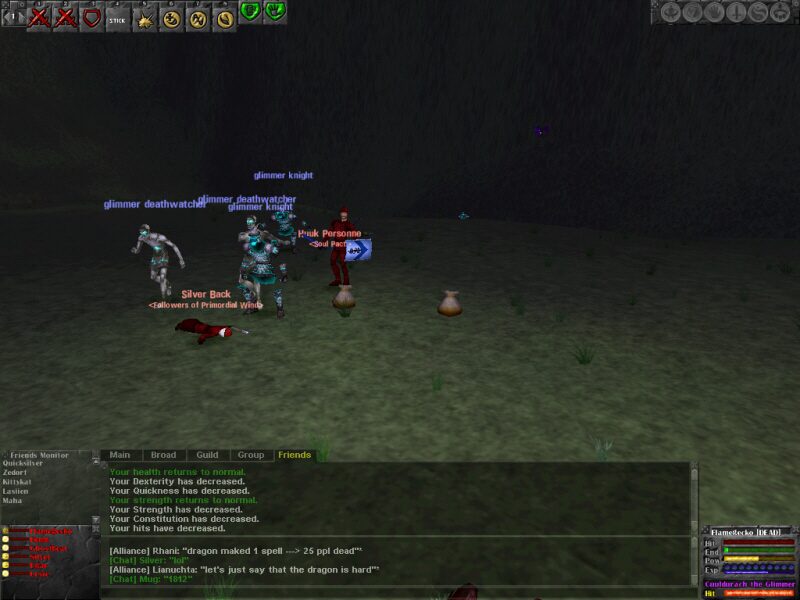Click the open hand icon in the top menu
Screen dimensions: 800x600
point(713,12)
